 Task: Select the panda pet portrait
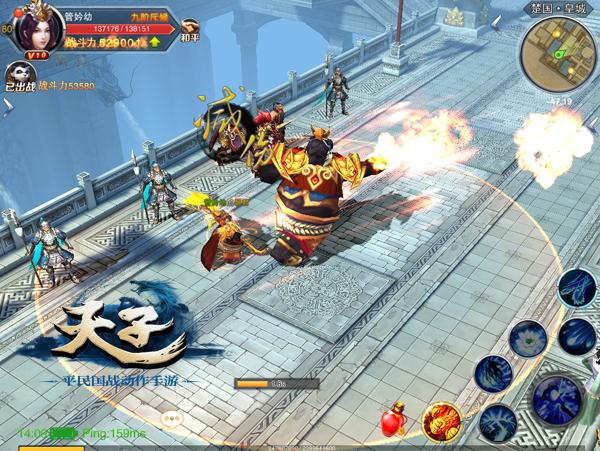tap(20, 74)
